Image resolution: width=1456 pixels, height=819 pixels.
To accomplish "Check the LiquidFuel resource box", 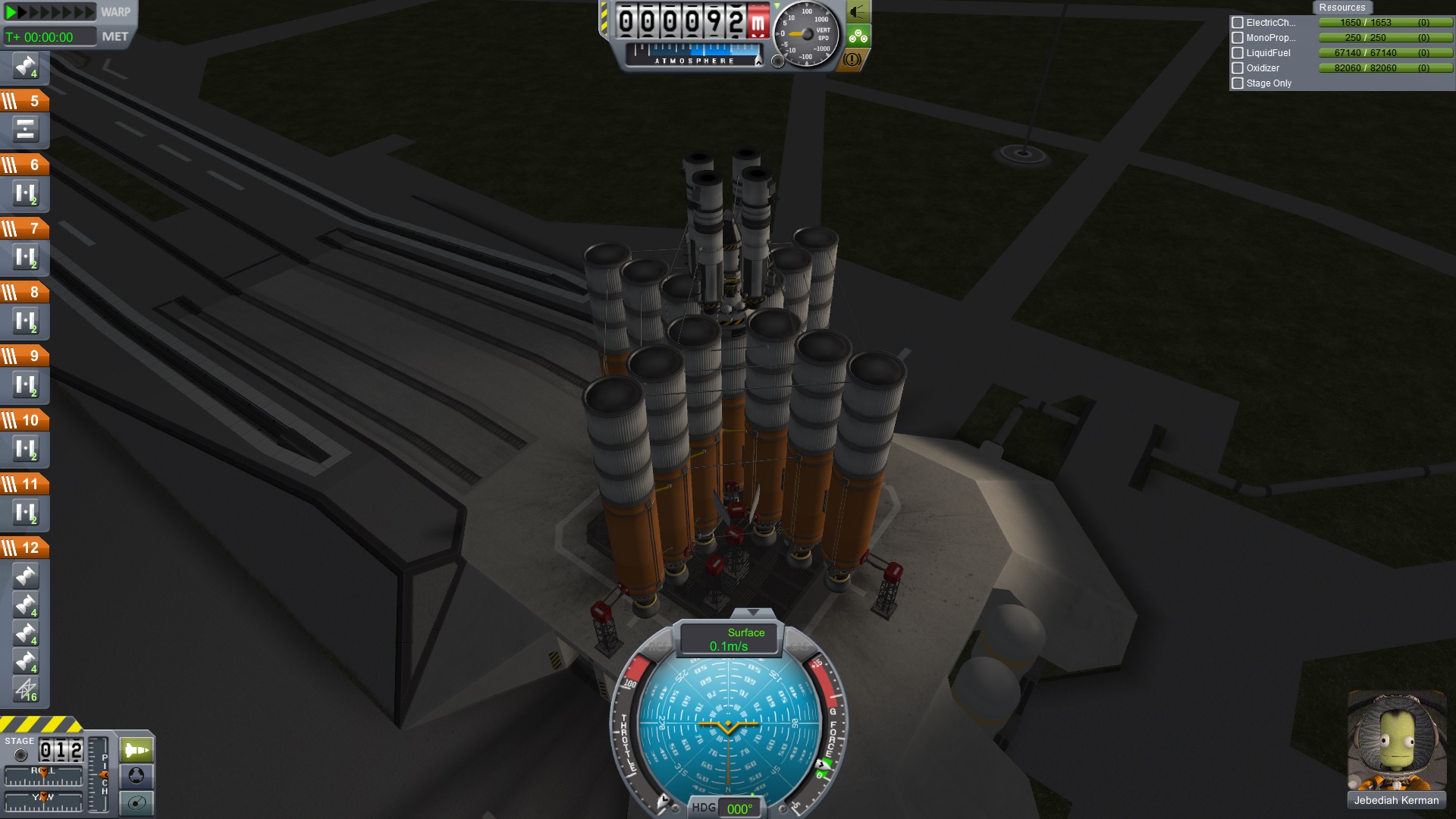I will (x=1238, y=53).
